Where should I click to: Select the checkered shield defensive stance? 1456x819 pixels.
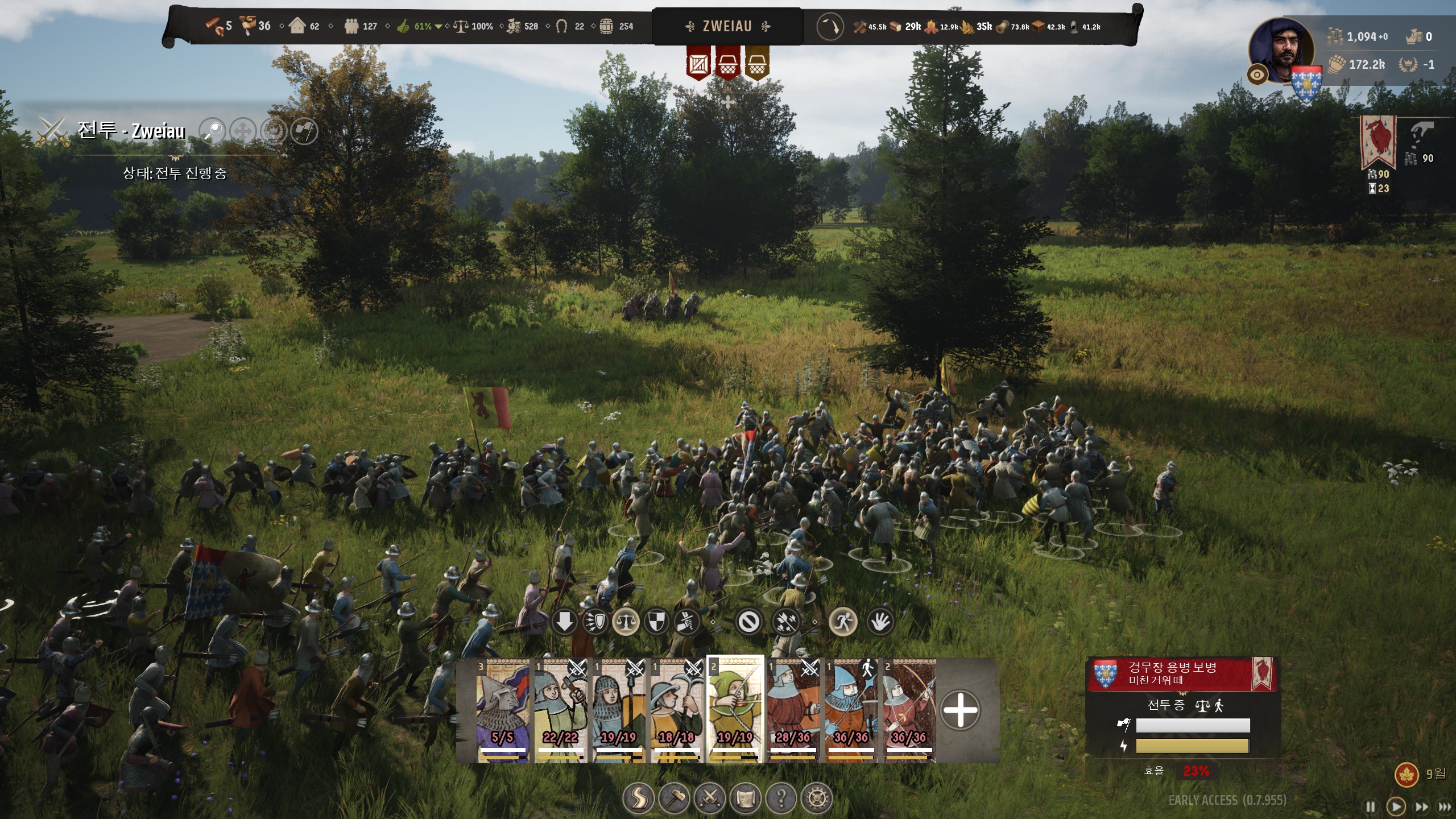click(x=656, y=622)
